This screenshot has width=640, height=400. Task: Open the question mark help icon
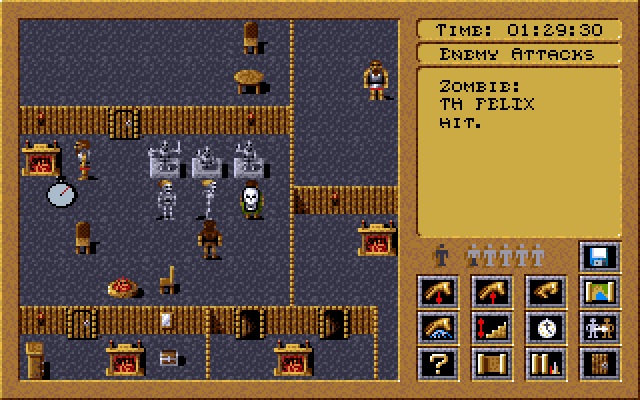(x=437, y=362)
